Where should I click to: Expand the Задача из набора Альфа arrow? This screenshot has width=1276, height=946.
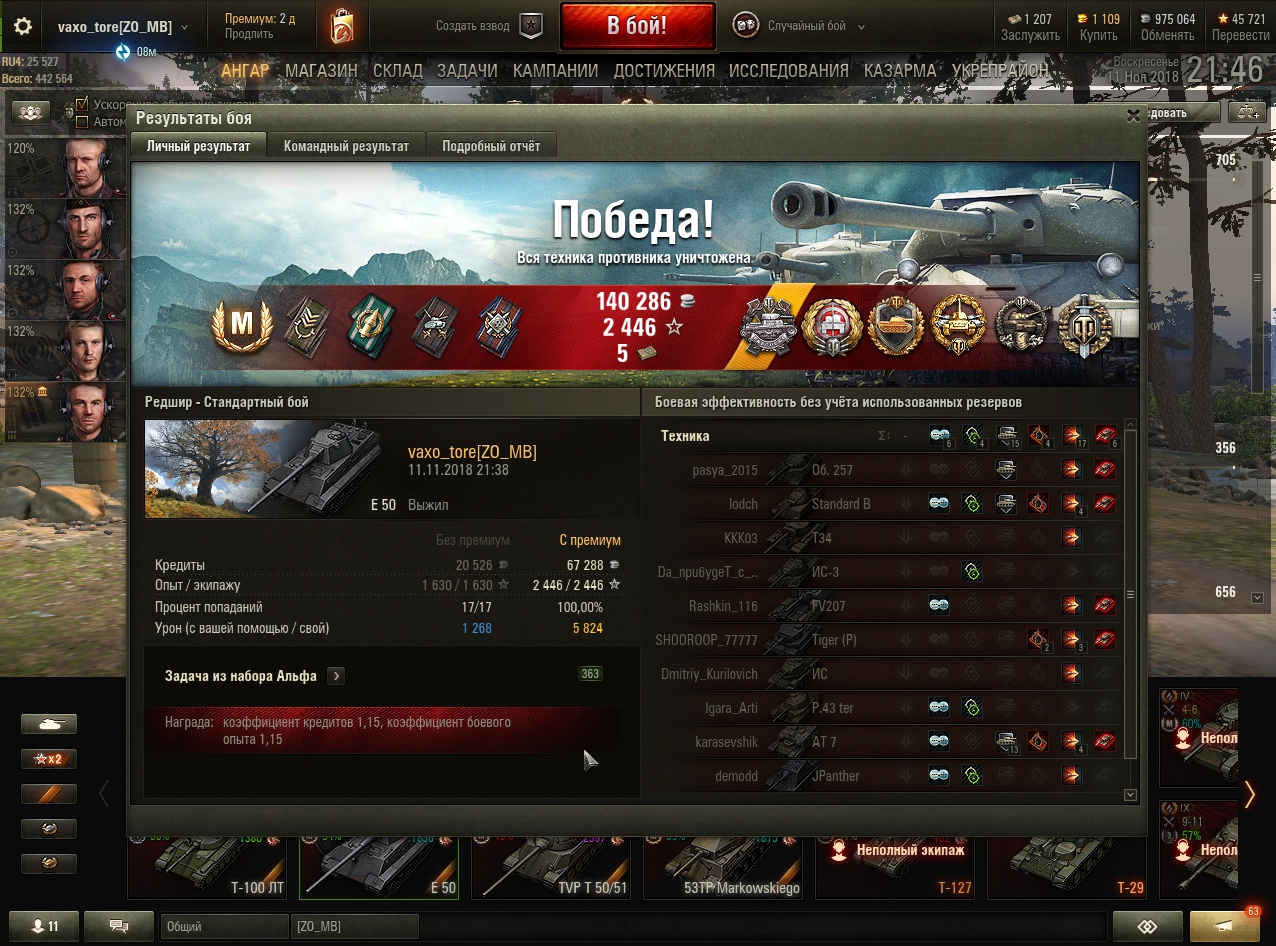336,676
